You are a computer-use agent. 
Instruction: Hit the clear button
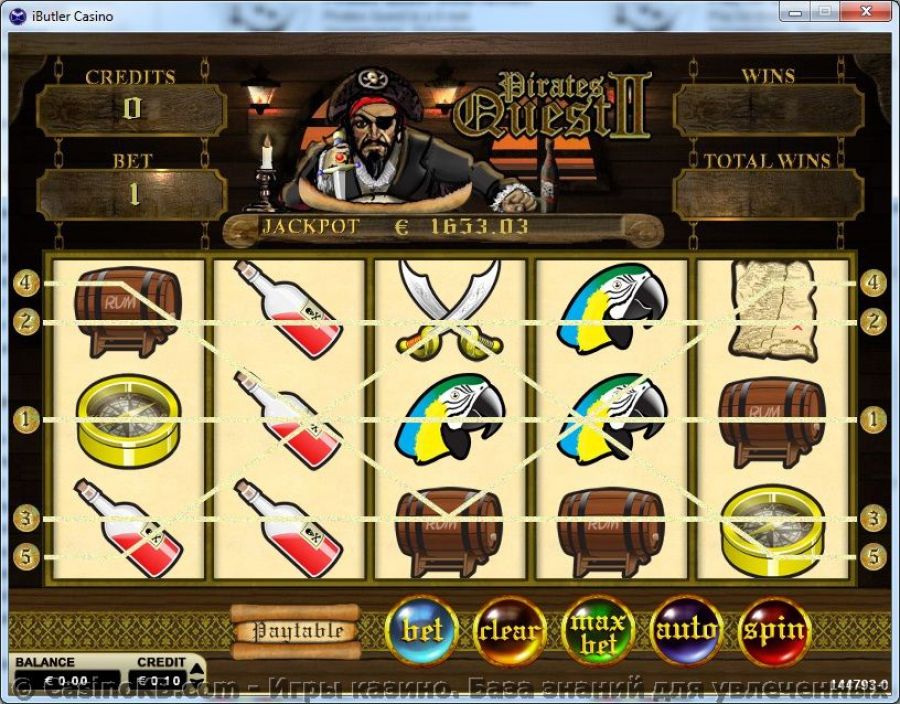509,631
